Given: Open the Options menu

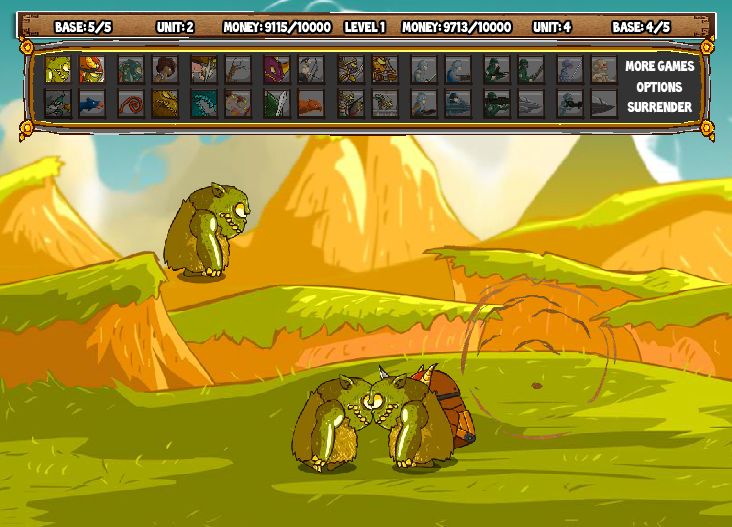Looking at the screenshot, I should 659,87.
